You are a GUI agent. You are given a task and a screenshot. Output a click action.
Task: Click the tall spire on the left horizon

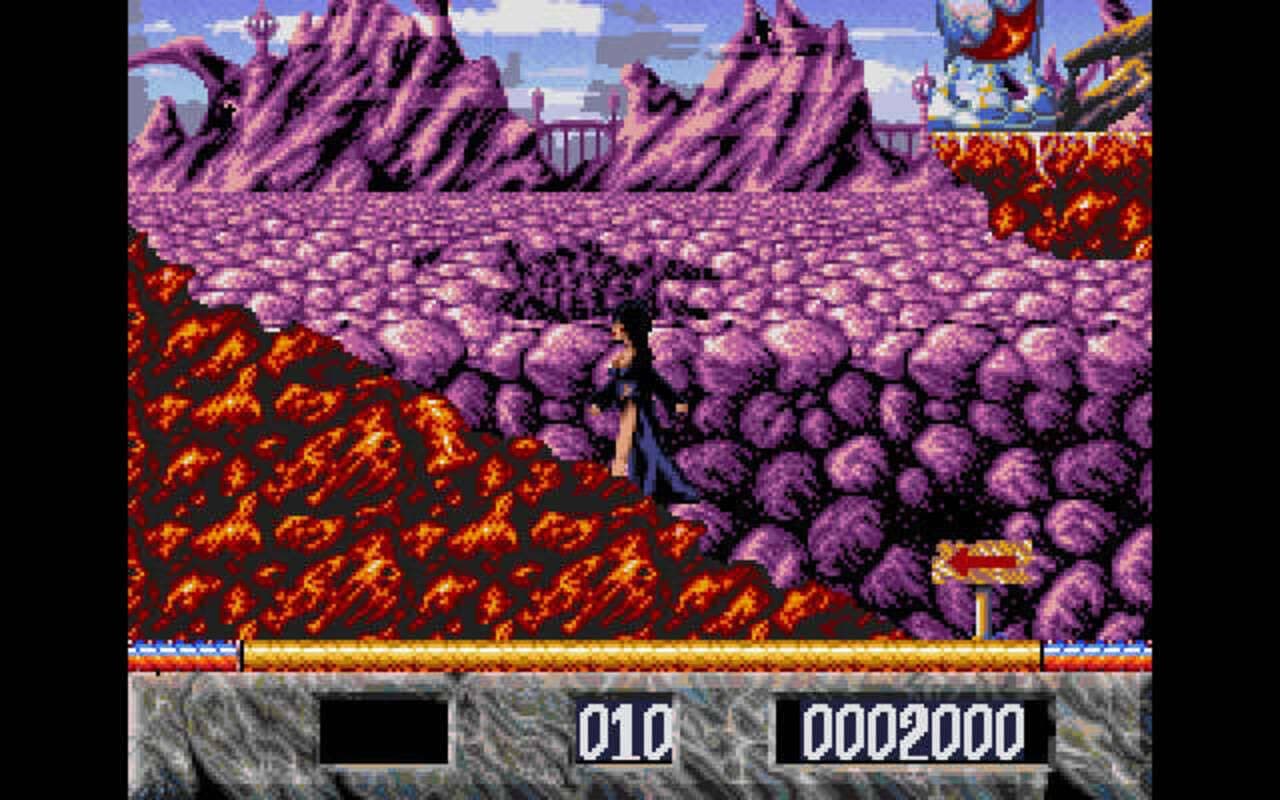tap(262, 25)
